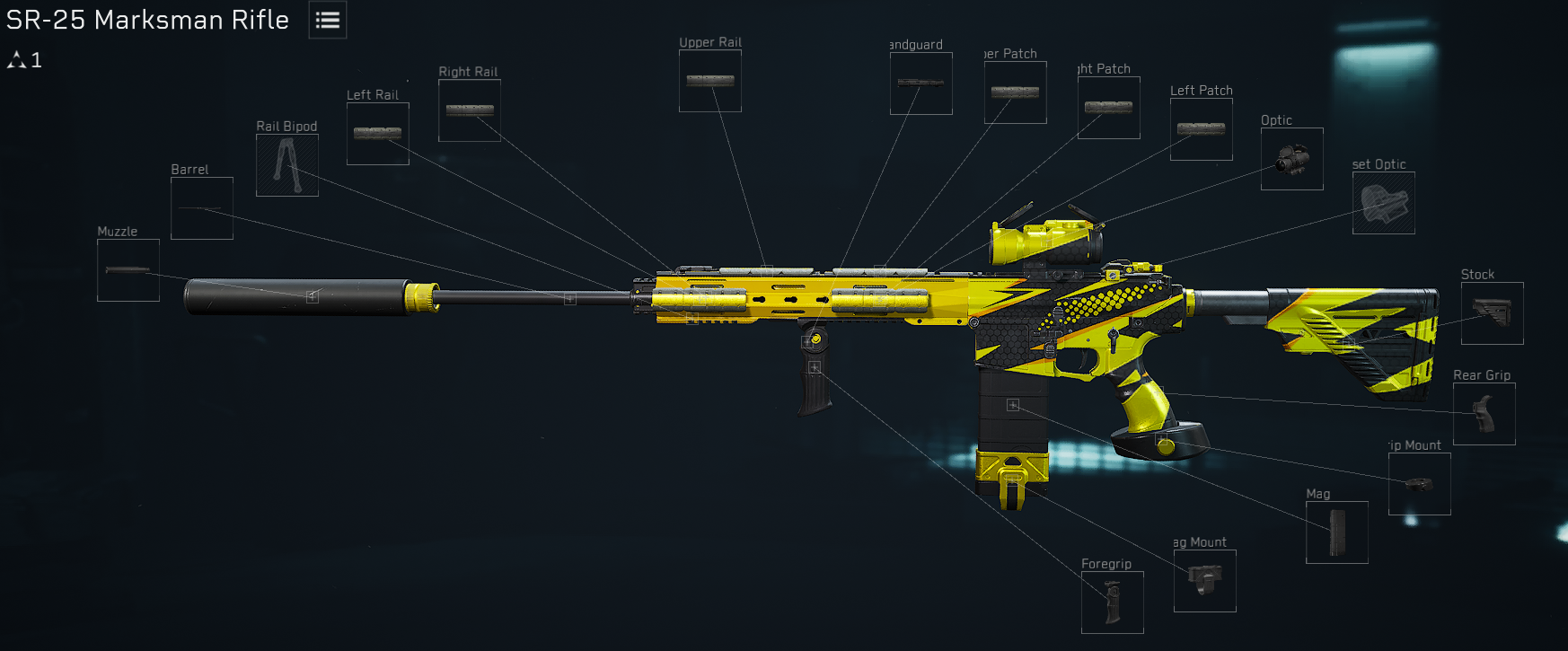The image size is (1568, 651).
Task: Select the Right Rail slot
Action: (x=469, y=110)
